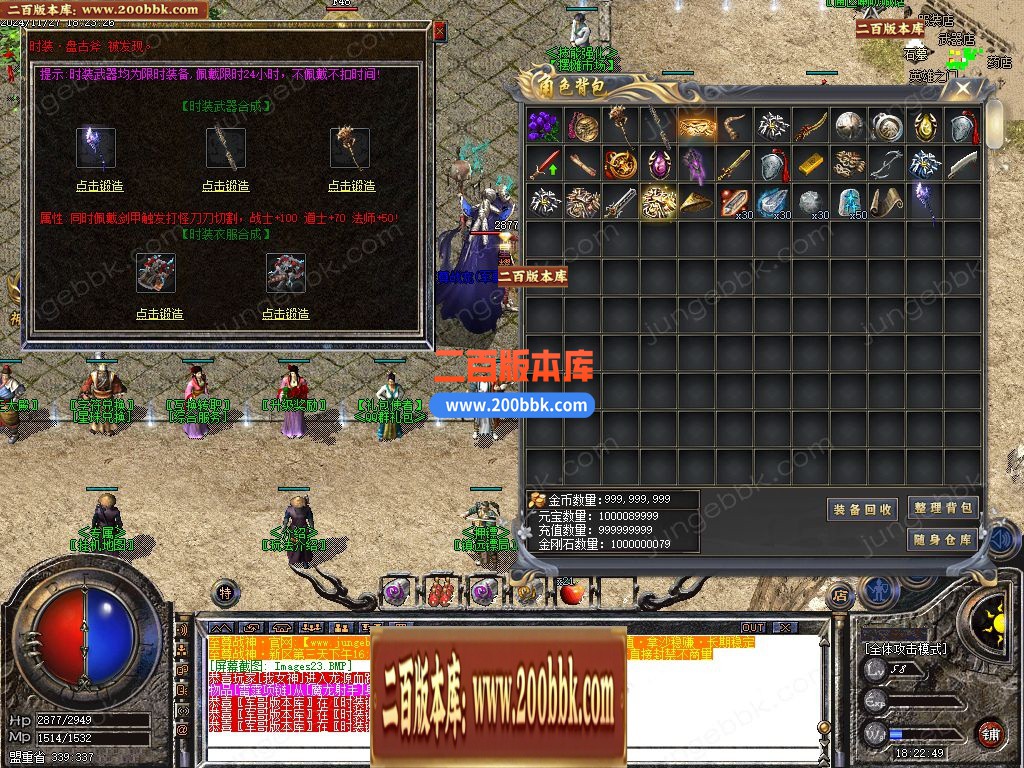Close the 角色背包 inventory window
This screenshot has height=768, width=1024.
coord(964,88)
